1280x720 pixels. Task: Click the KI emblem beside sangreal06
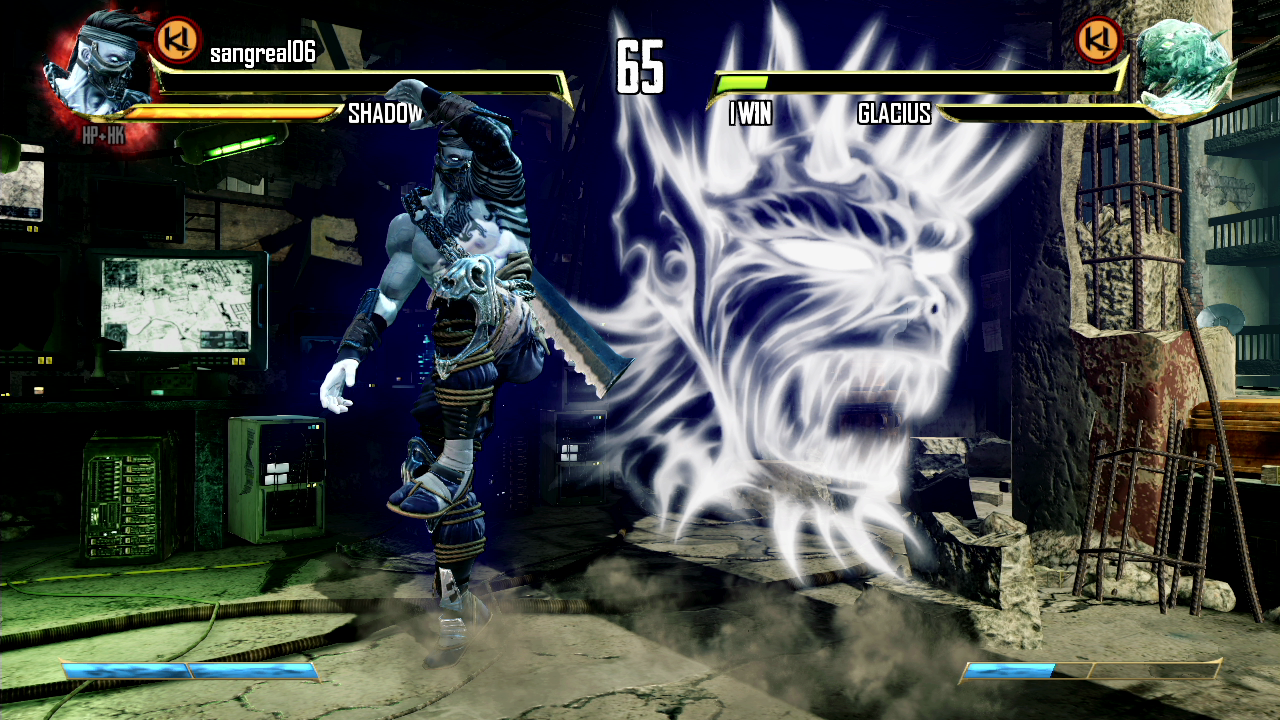(x=178, y=40)
